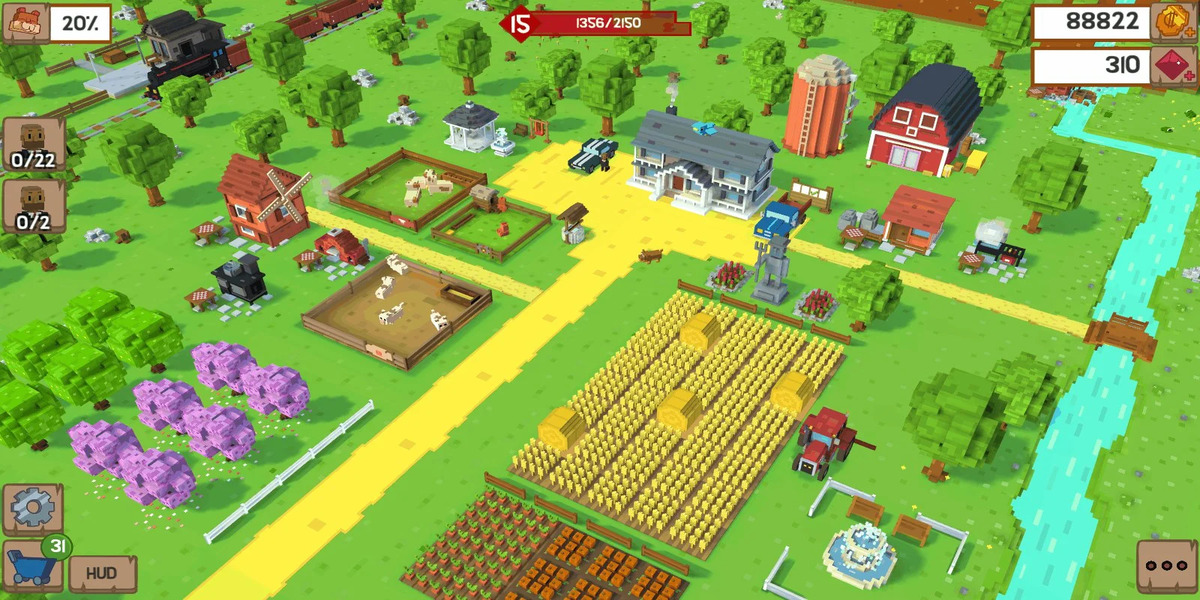
Task: Buy more red gems via gem icon
Action: (1171, 67)
